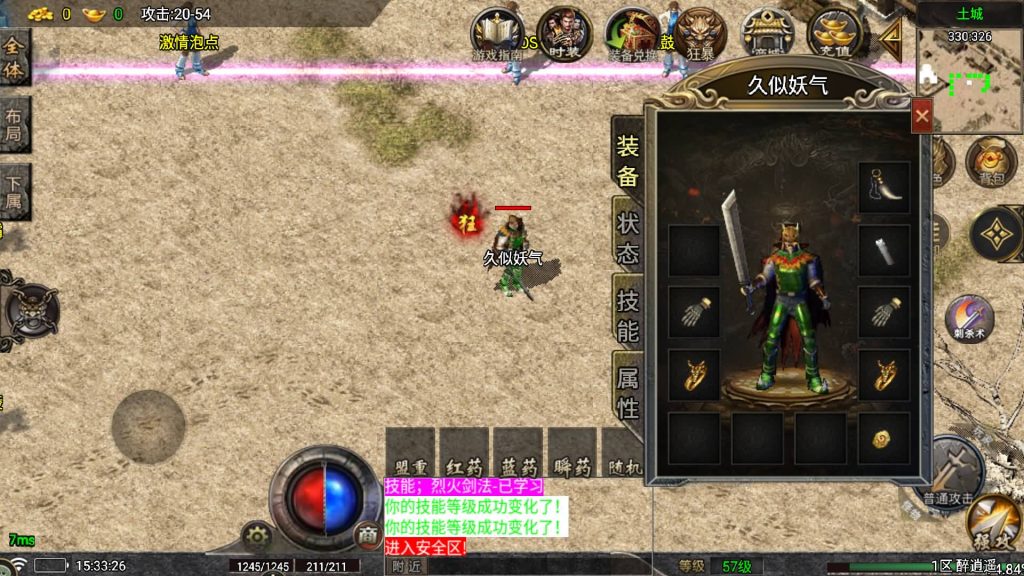Image resolution: width=1024 pixels, height=576 pixels.
Task: Select the 蓝药 blue potion quick slot
Action: pyautogui.click(x=518, y=454)
